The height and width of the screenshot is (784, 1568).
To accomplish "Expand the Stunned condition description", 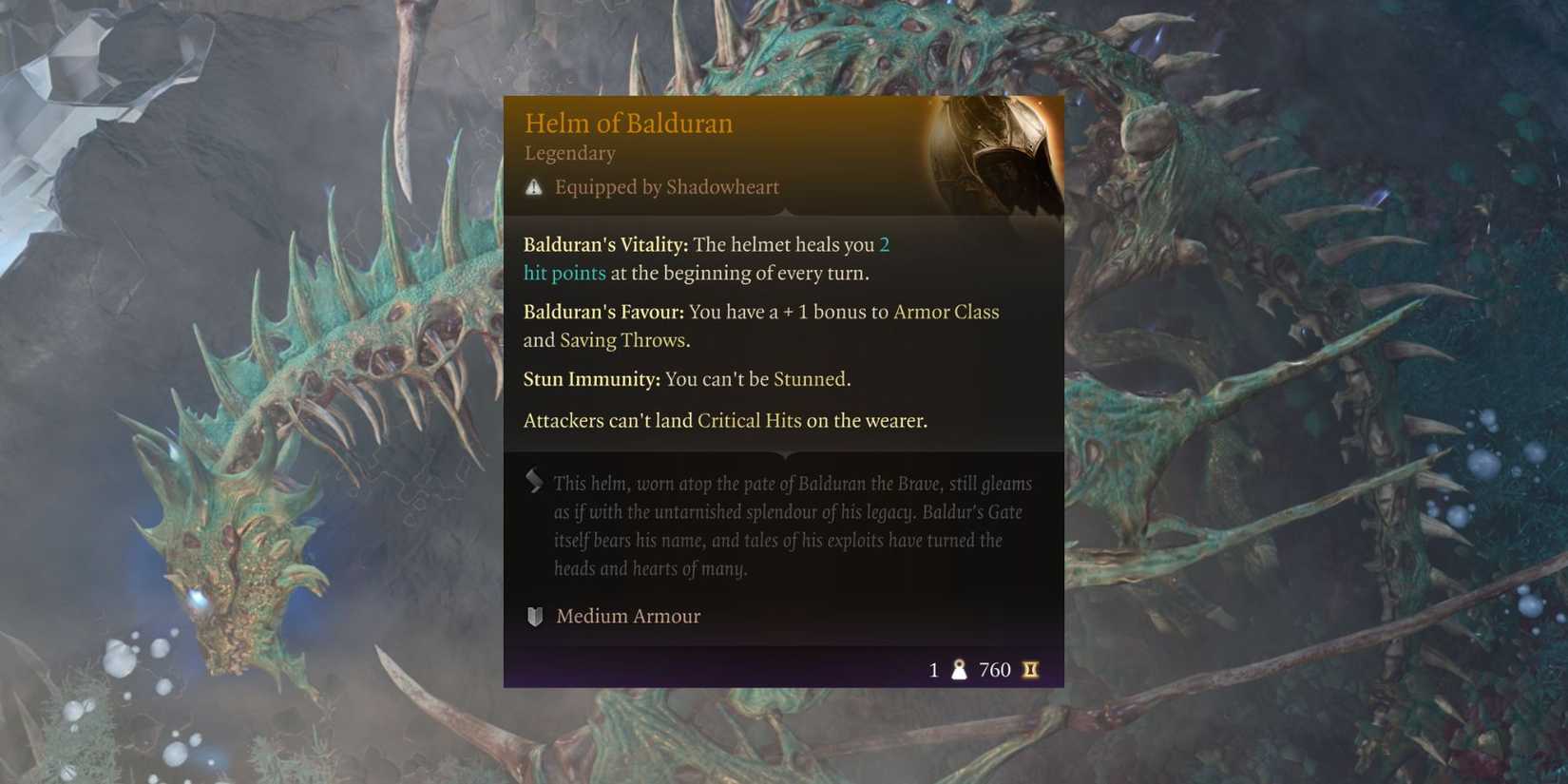I will tap(809, 378).
